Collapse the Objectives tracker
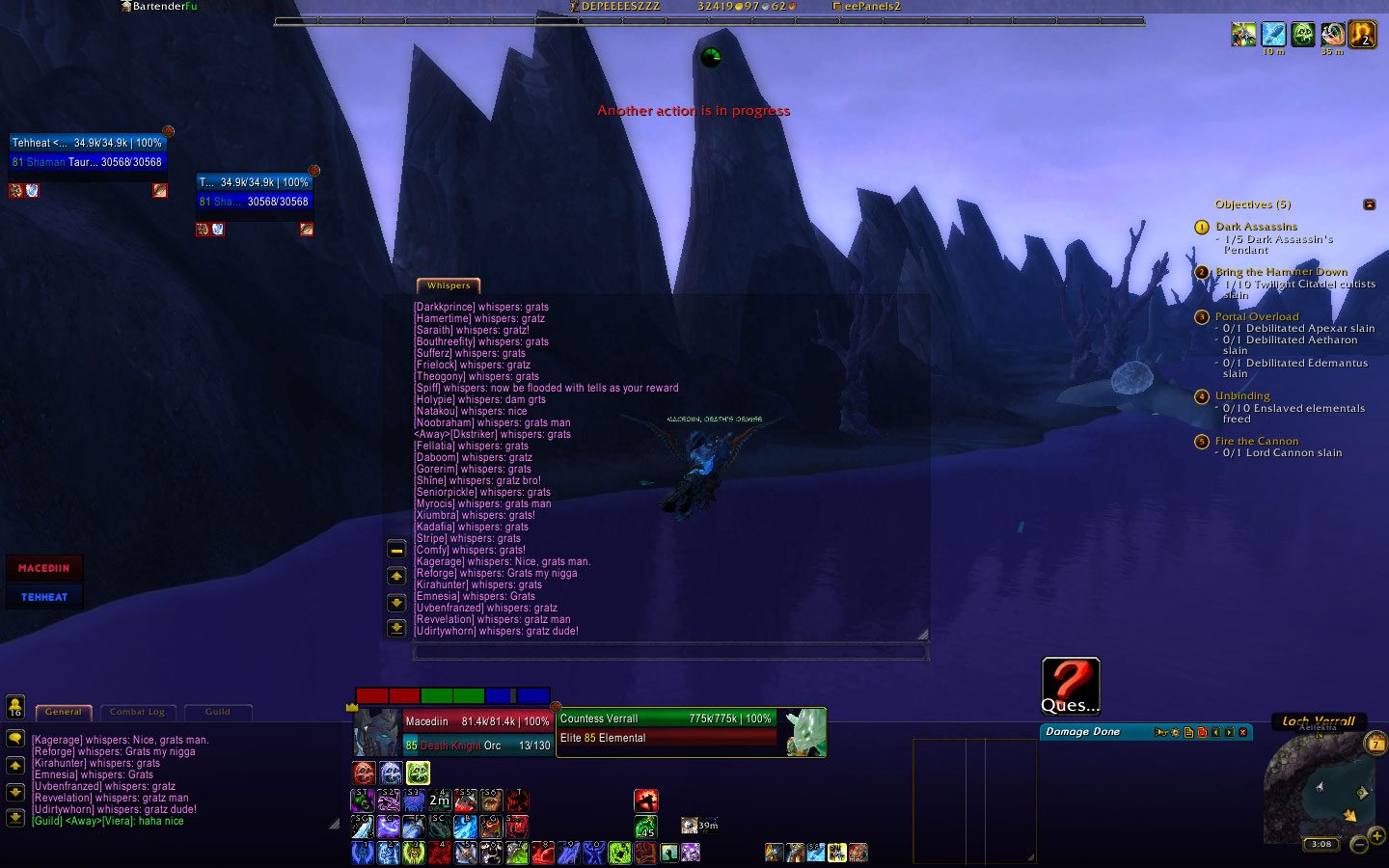Screen dimensions: 1389x868 pyautogui.click(x=1369, y=204)
